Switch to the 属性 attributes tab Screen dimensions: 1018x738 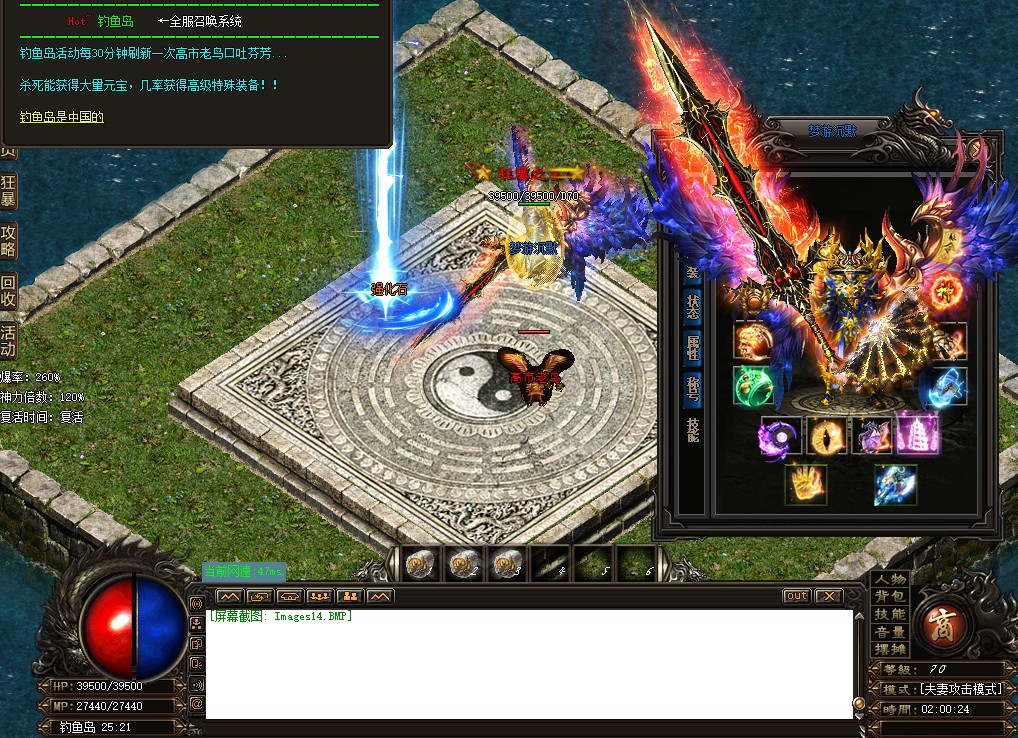(692, 348)
